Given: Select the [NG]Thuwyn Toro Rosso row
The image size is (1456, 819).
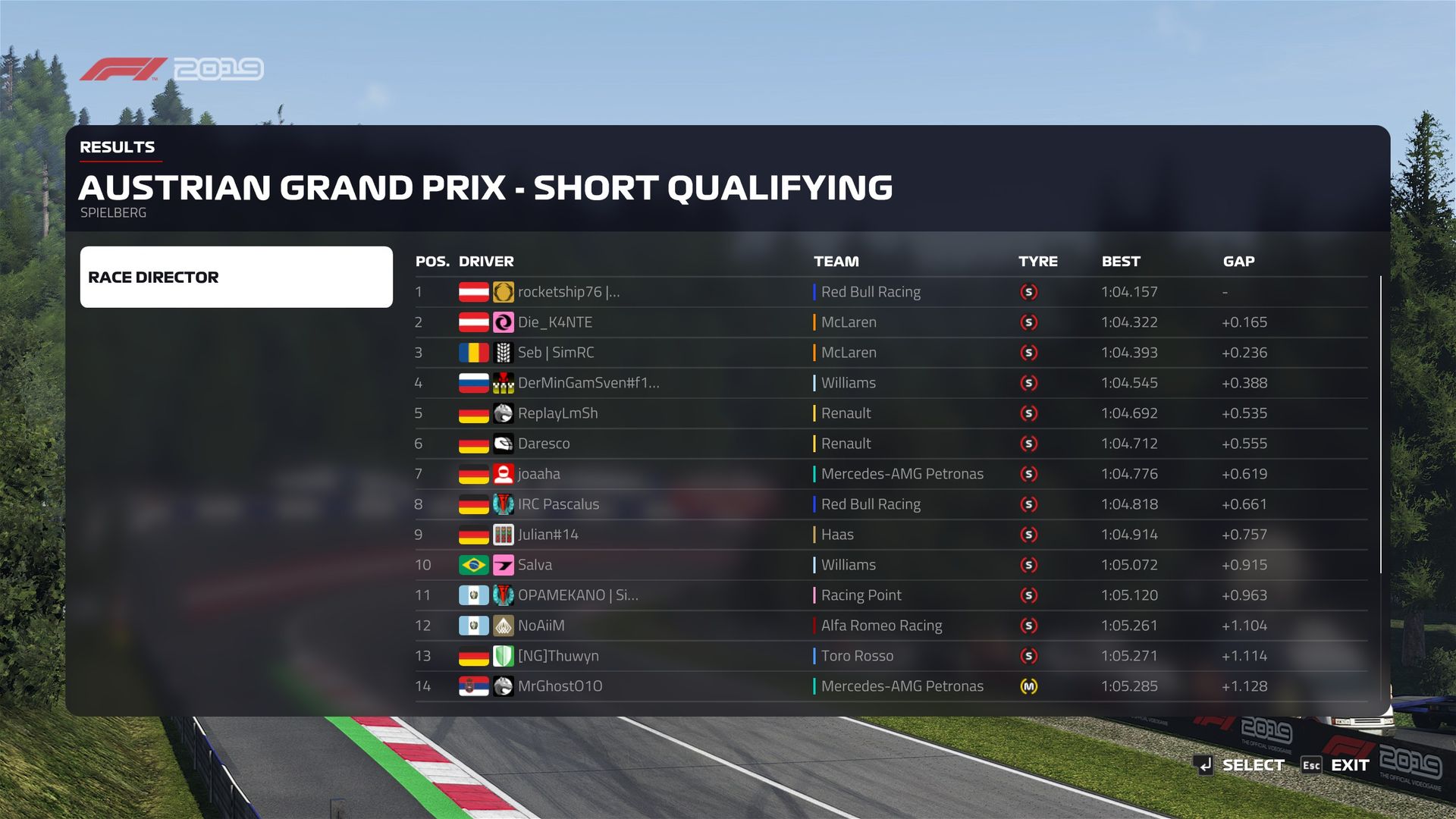Looking at the screenshot, I should tap(558, 656).
